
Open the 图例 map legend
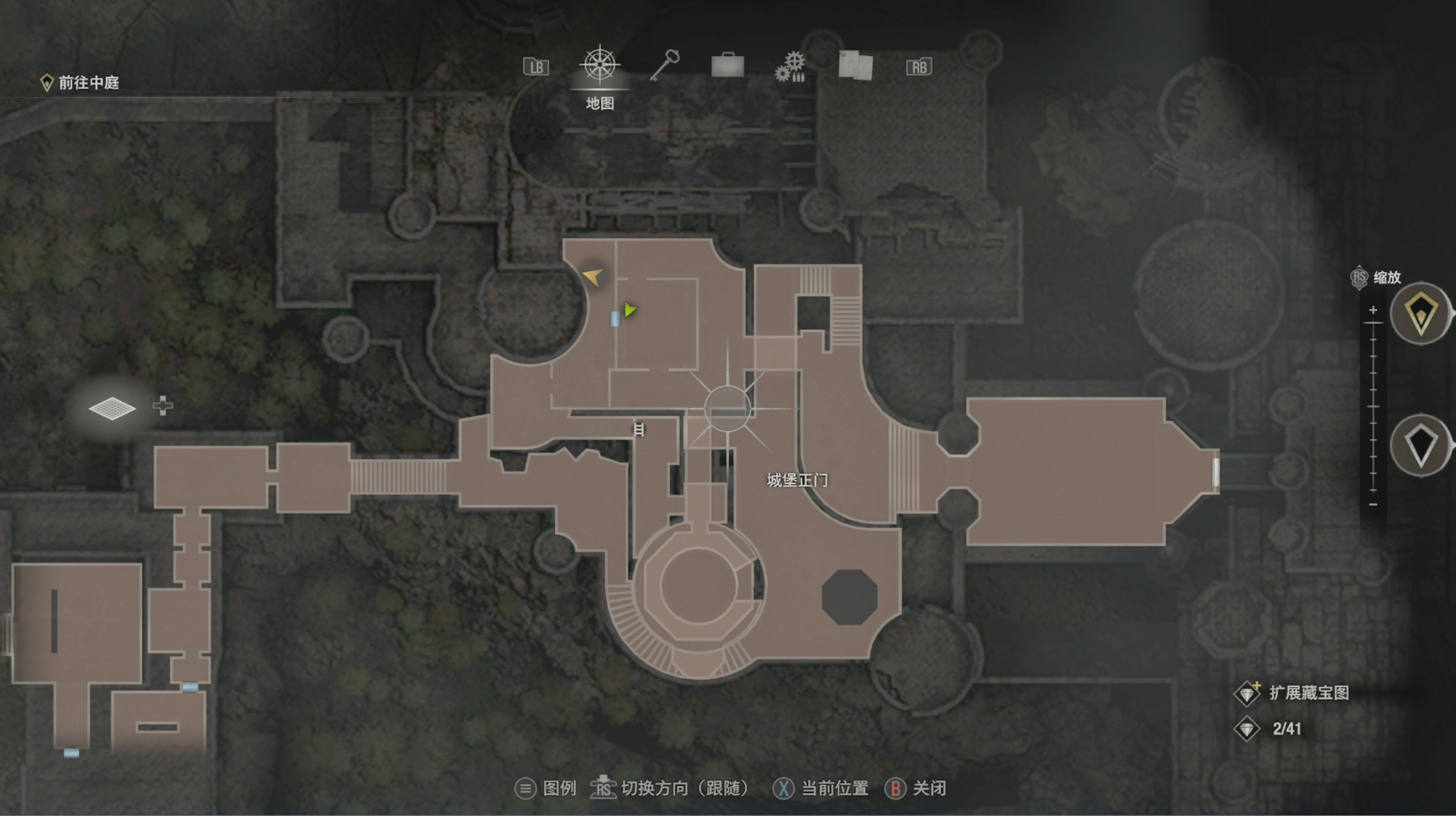point(546,788)
